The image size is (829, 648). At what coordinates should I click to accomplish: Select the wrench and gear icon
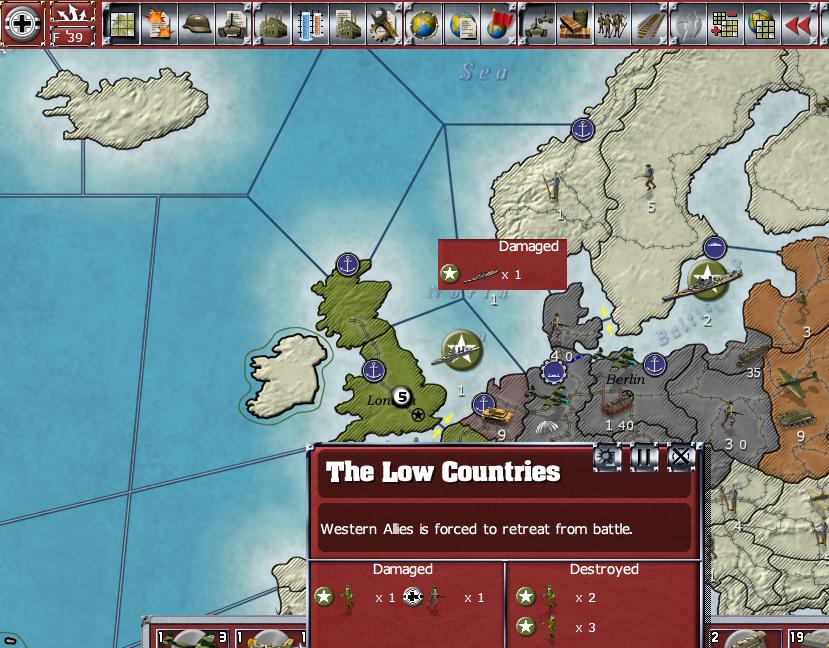[x=383, y=21]
